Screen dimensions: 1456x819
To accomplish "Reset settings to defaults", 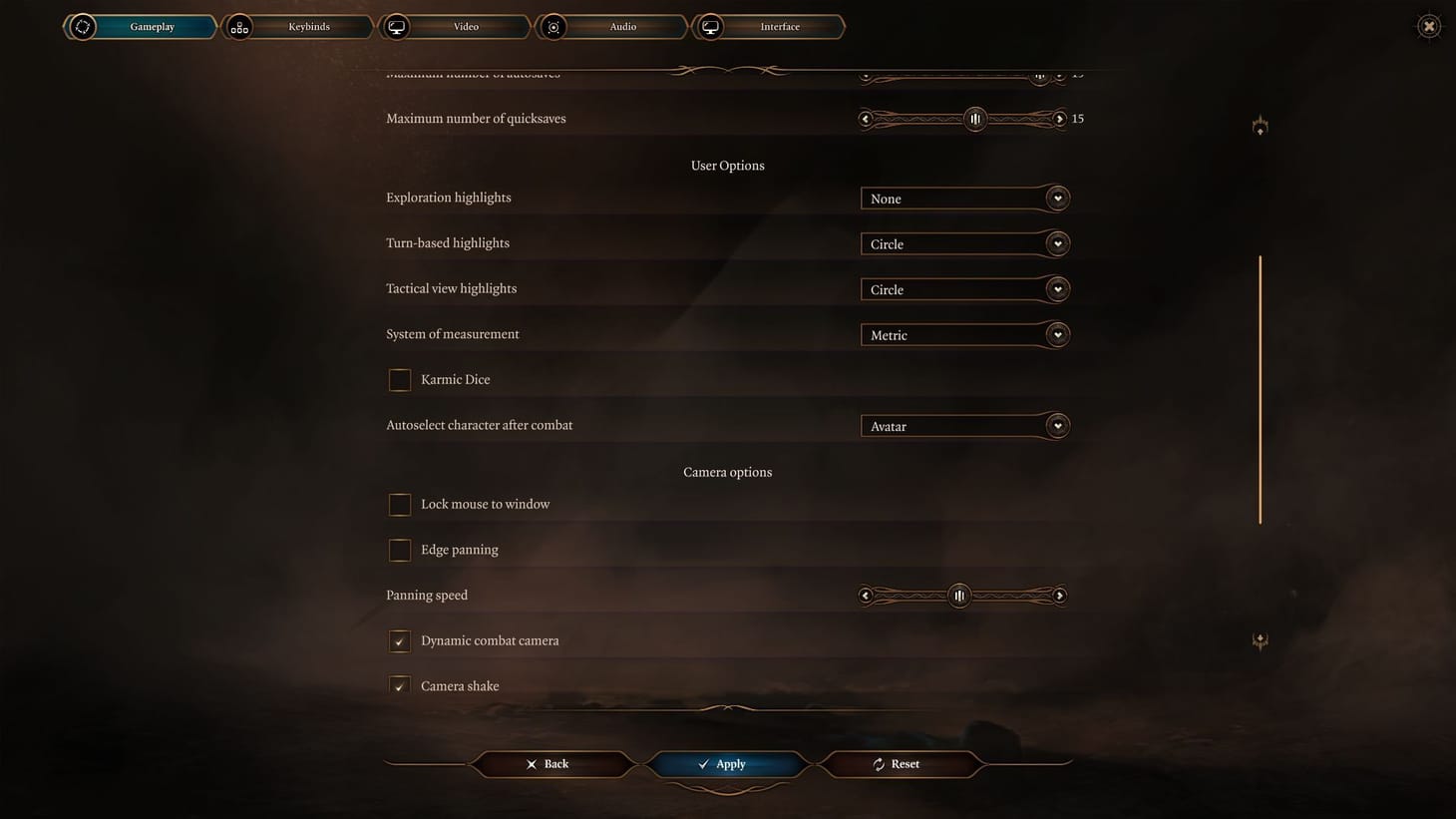I will coord(899,764).
